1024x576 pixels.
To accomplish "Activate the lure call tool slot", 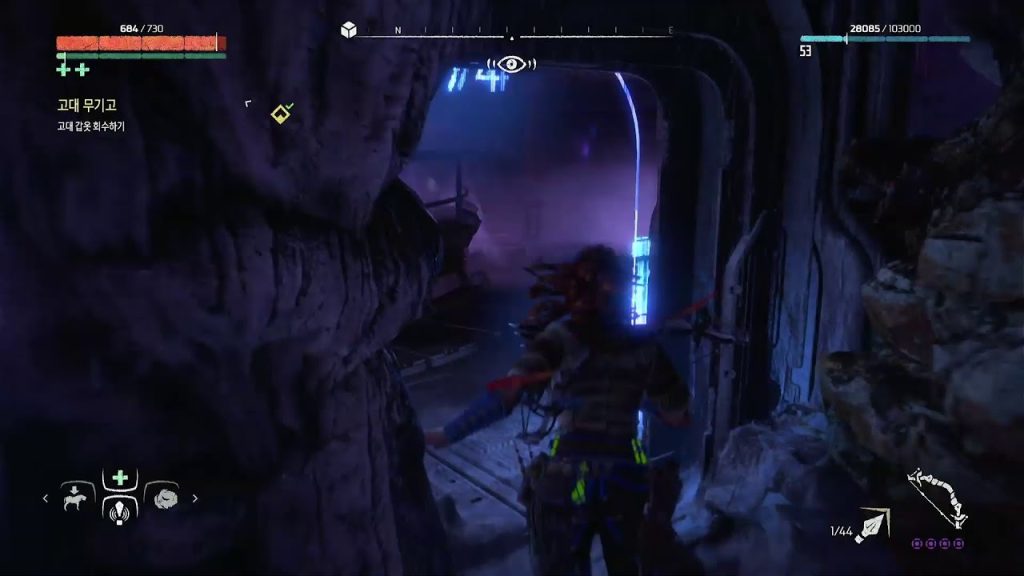I will pos(120,510).
